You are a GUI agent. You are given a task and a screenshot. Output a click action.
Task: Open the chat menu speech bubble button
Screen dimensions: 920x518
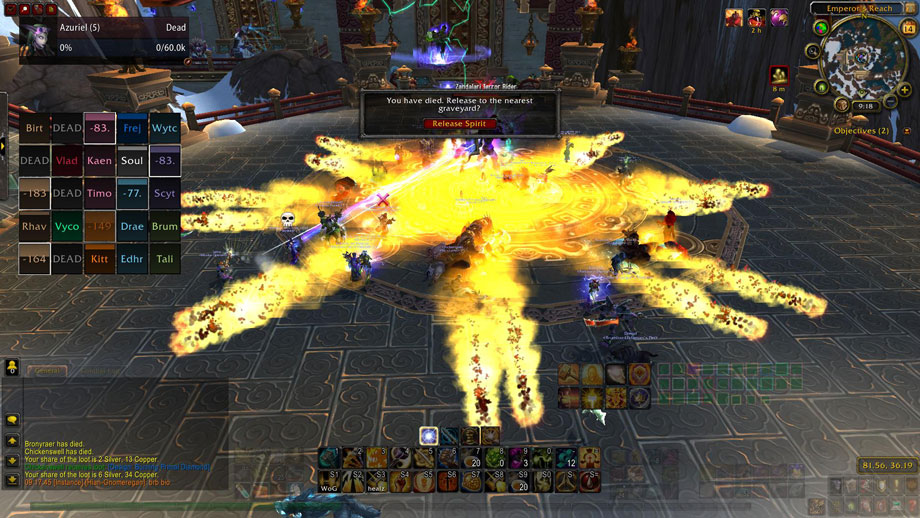click(x=12, y=420)
